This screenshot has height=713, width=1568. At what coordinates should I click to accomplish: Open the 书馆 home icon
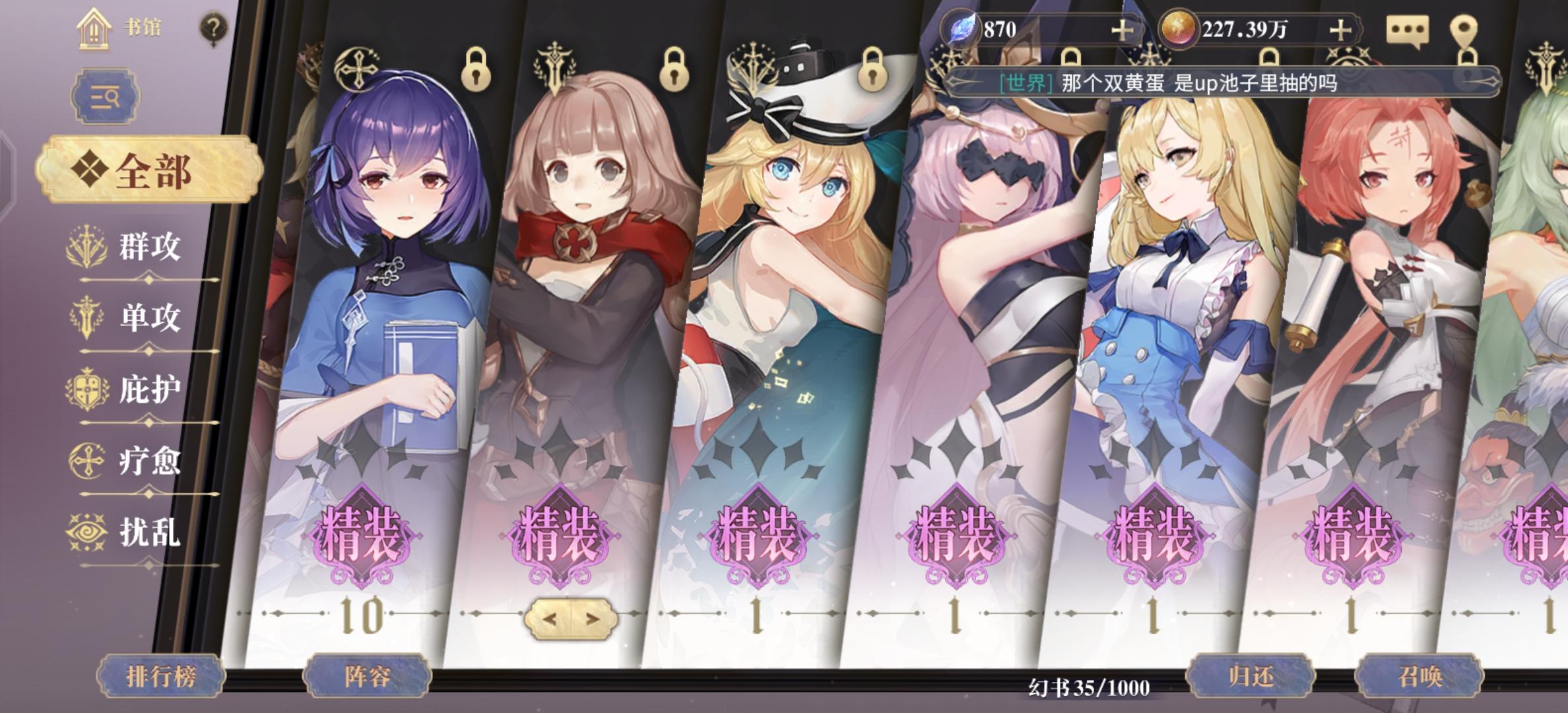pyautogui.click(x=94, y=29)
